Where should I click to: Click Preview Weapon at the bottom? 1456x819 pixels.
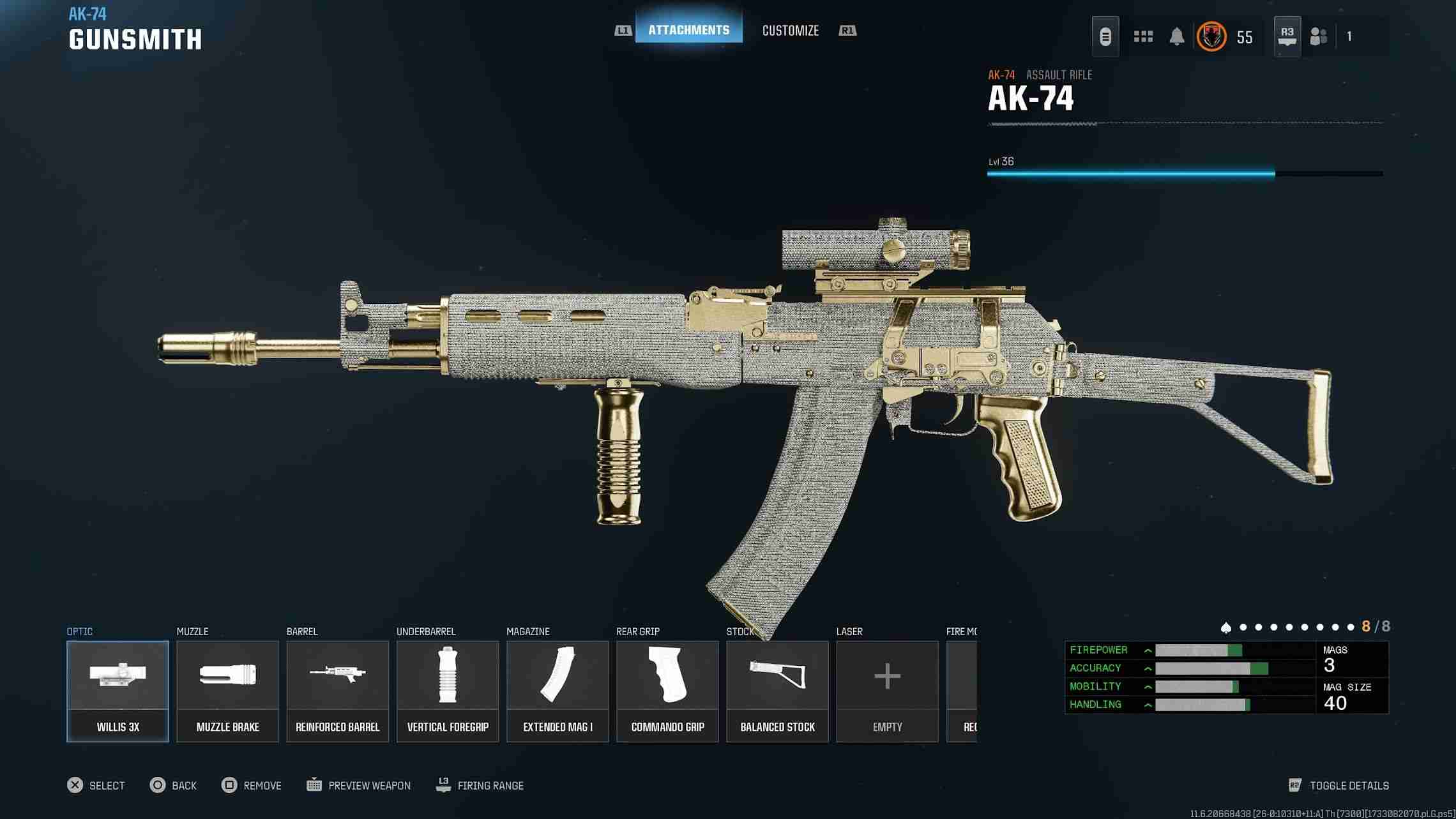point(369,785)
